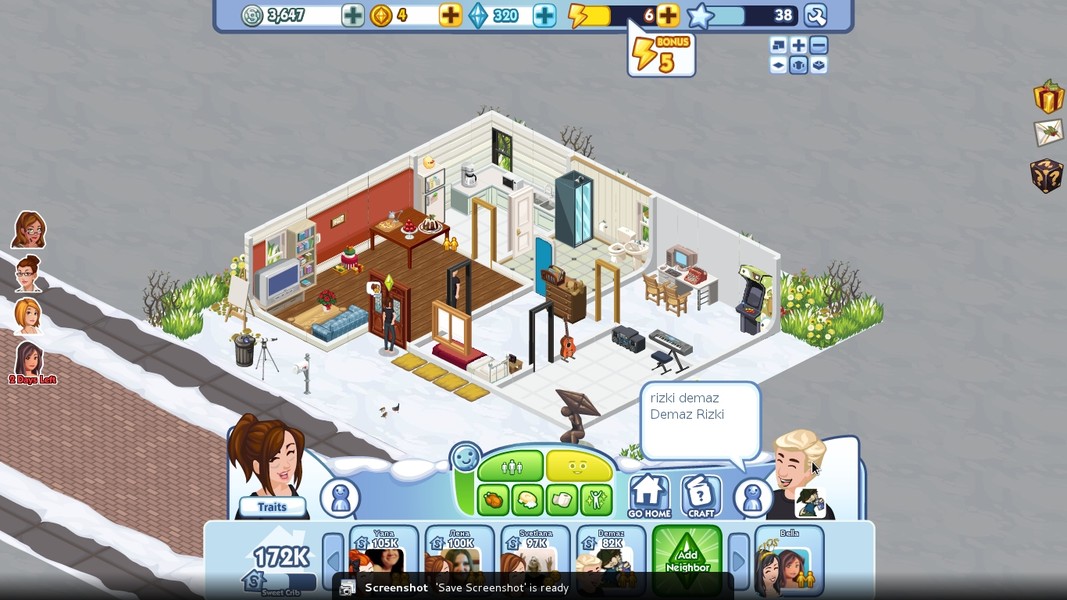Visit neighbor Svetlana from the friends bar
1067x600 pixels.
(x=535, y=556)
